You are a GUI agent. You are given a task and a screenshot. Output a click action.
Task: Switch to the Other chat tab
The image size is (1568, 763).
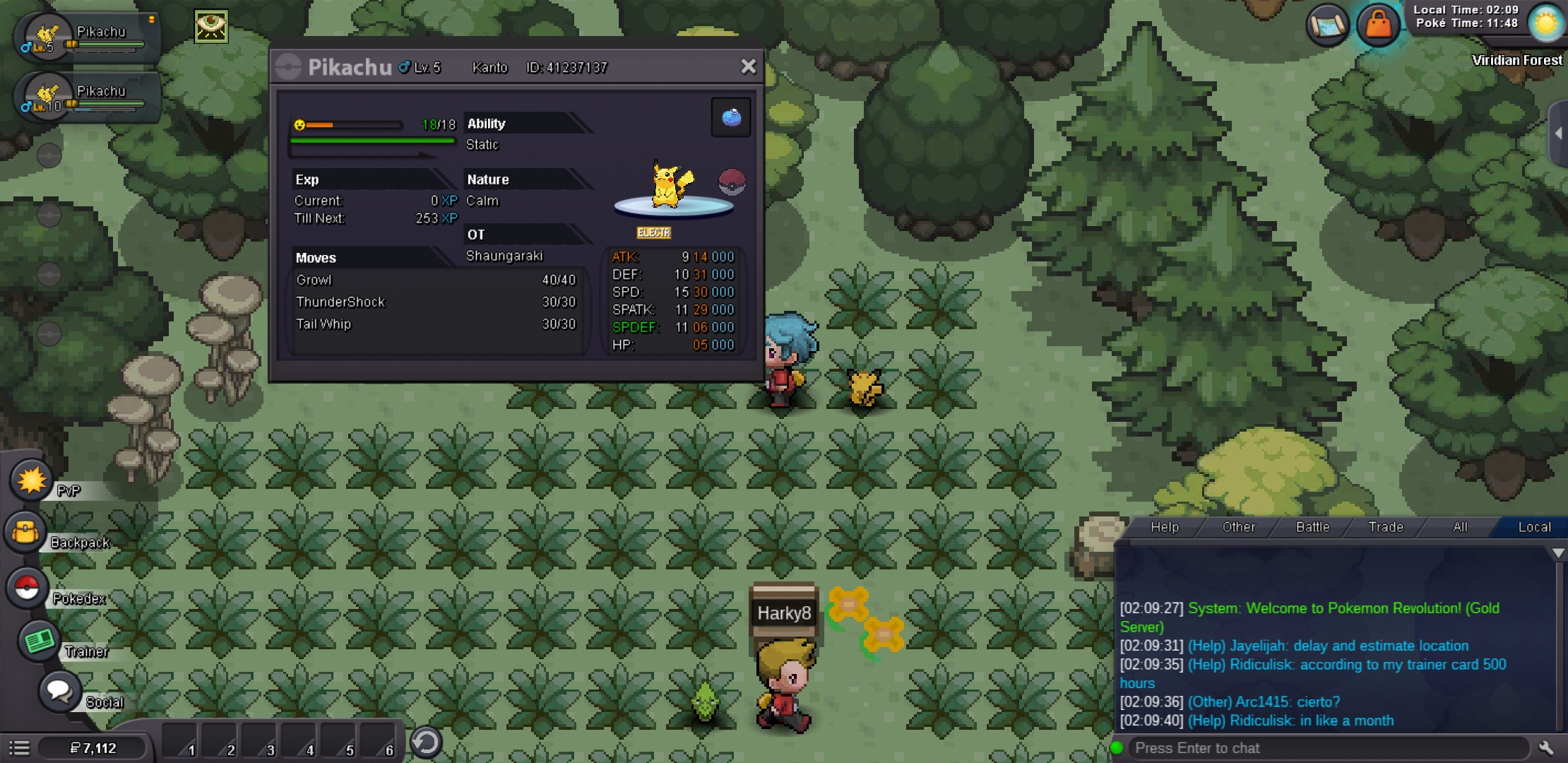point(1238,527)
